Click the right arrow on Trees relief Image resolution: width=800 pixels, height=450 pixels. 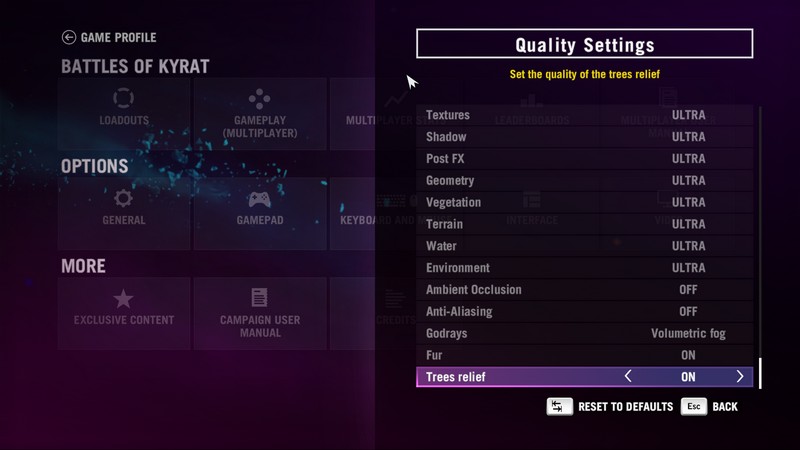740,377
